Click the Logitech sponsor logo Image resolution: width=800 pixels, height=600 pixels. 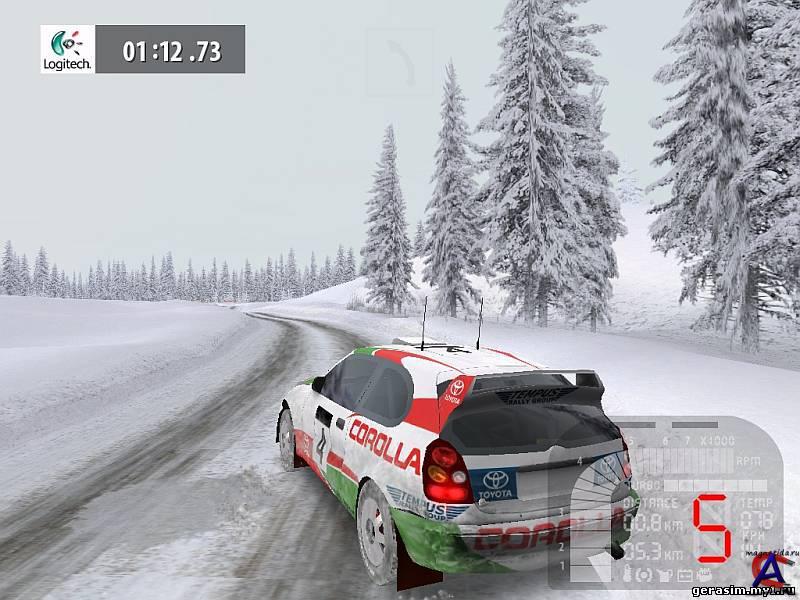click(x=68, y=49)
